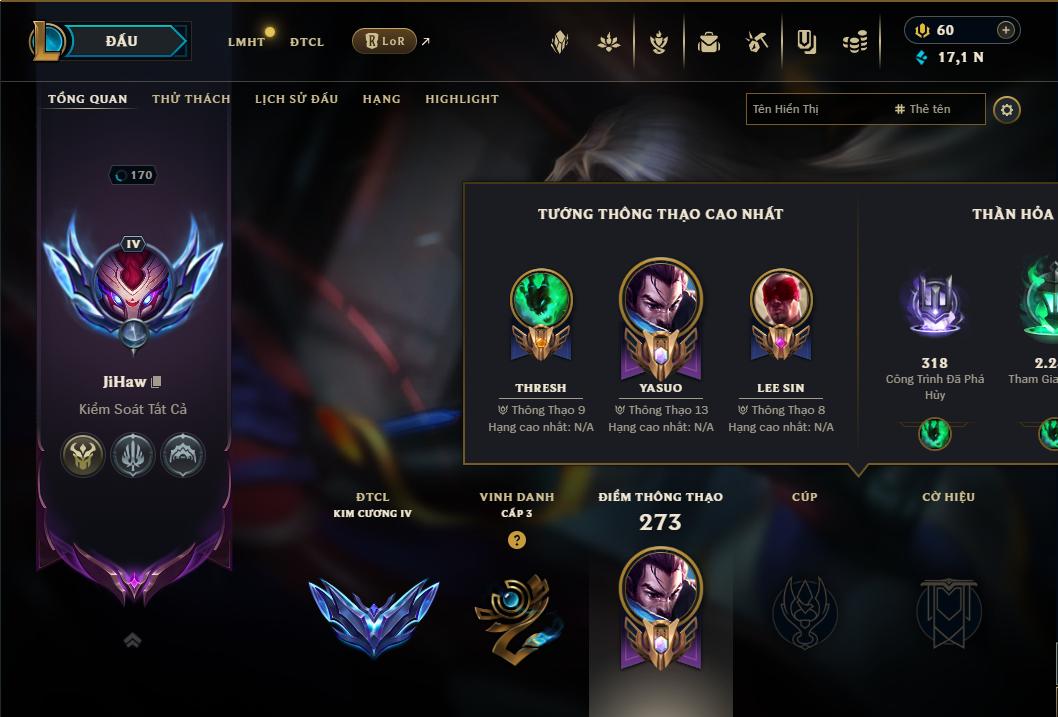Open the LMHT game tab
The image size is (1058, 717).
(x=246, y=42)
